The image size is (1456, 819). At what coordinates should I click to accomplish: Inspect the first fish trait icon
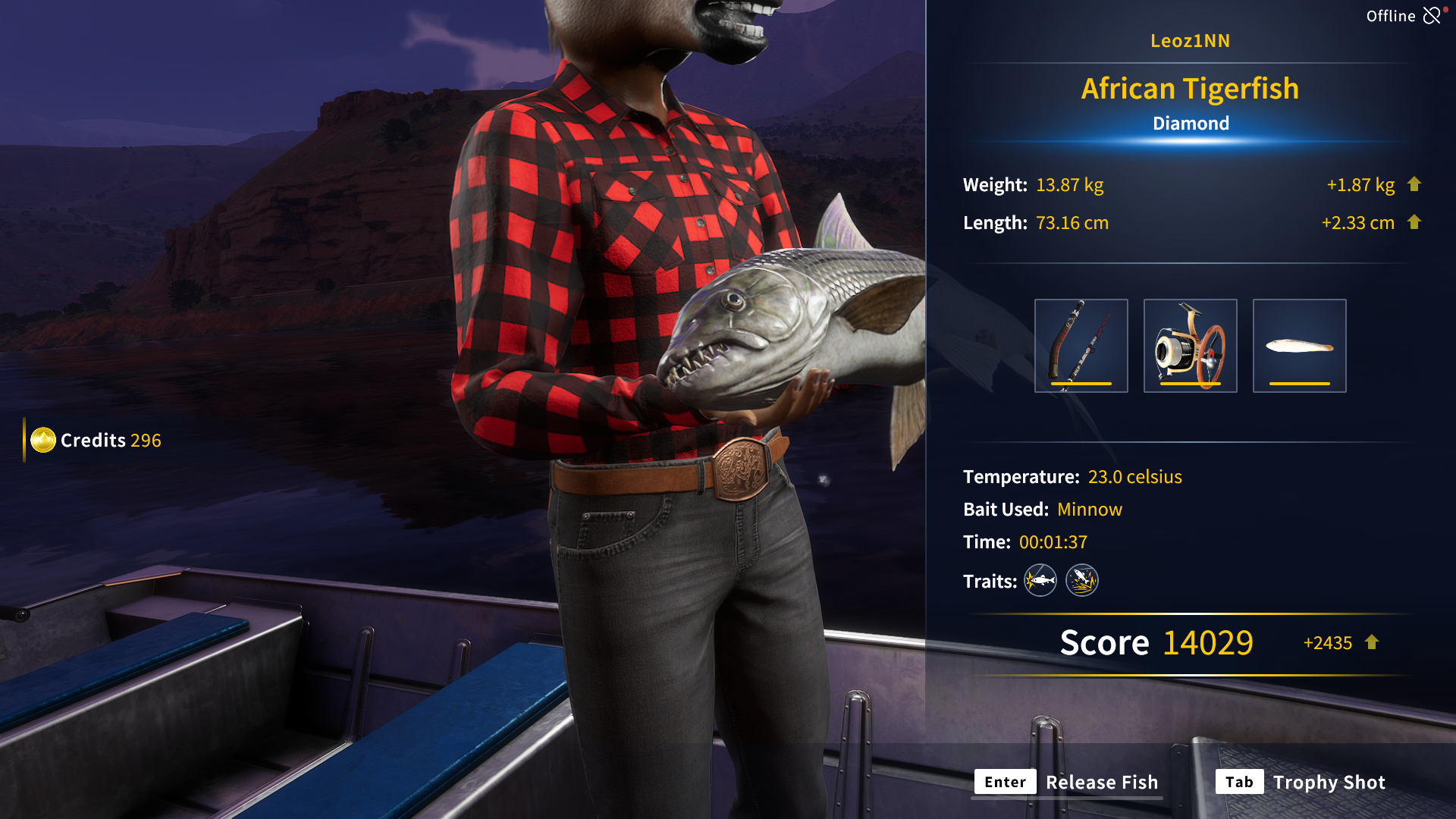coord(1040,581)
